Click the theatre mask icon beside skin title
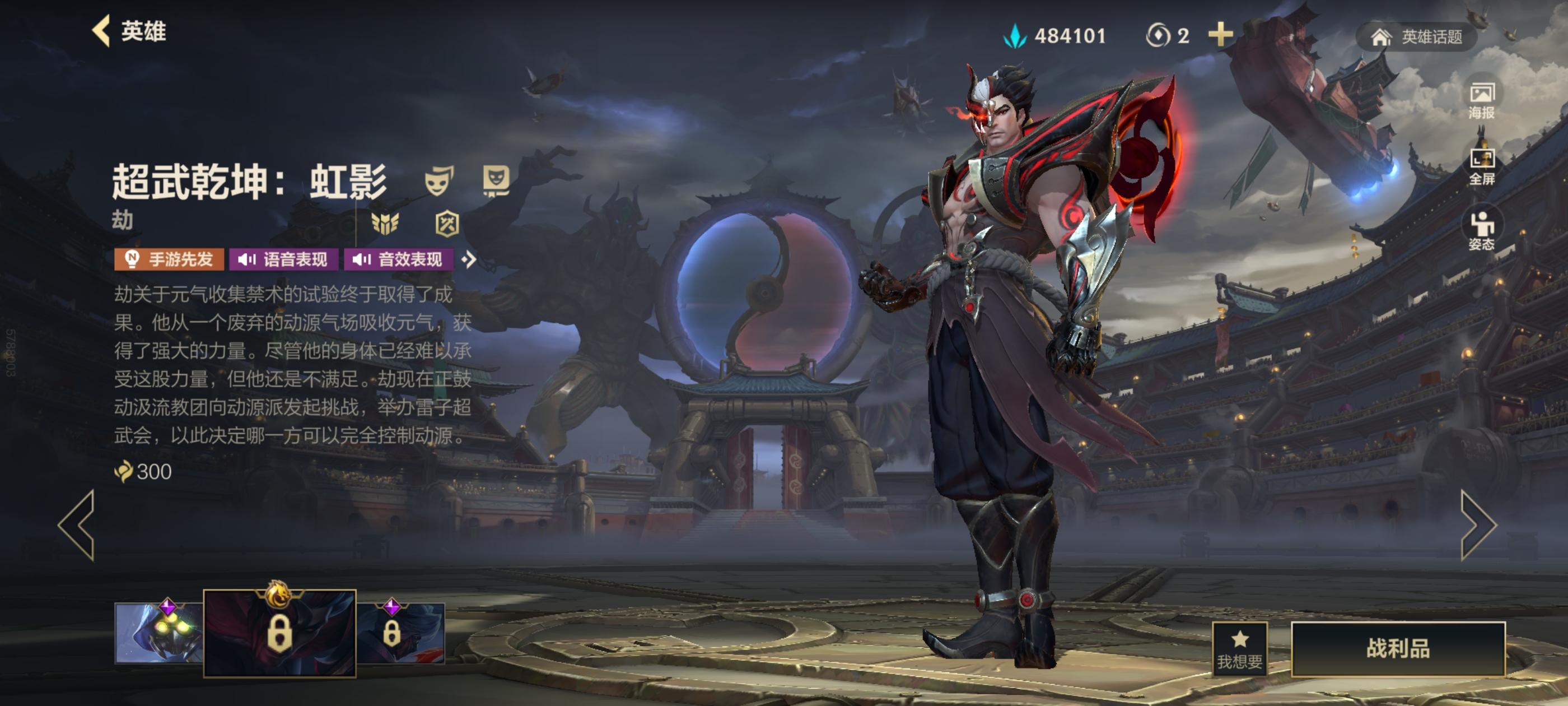1568x706 pixels. 439,181
